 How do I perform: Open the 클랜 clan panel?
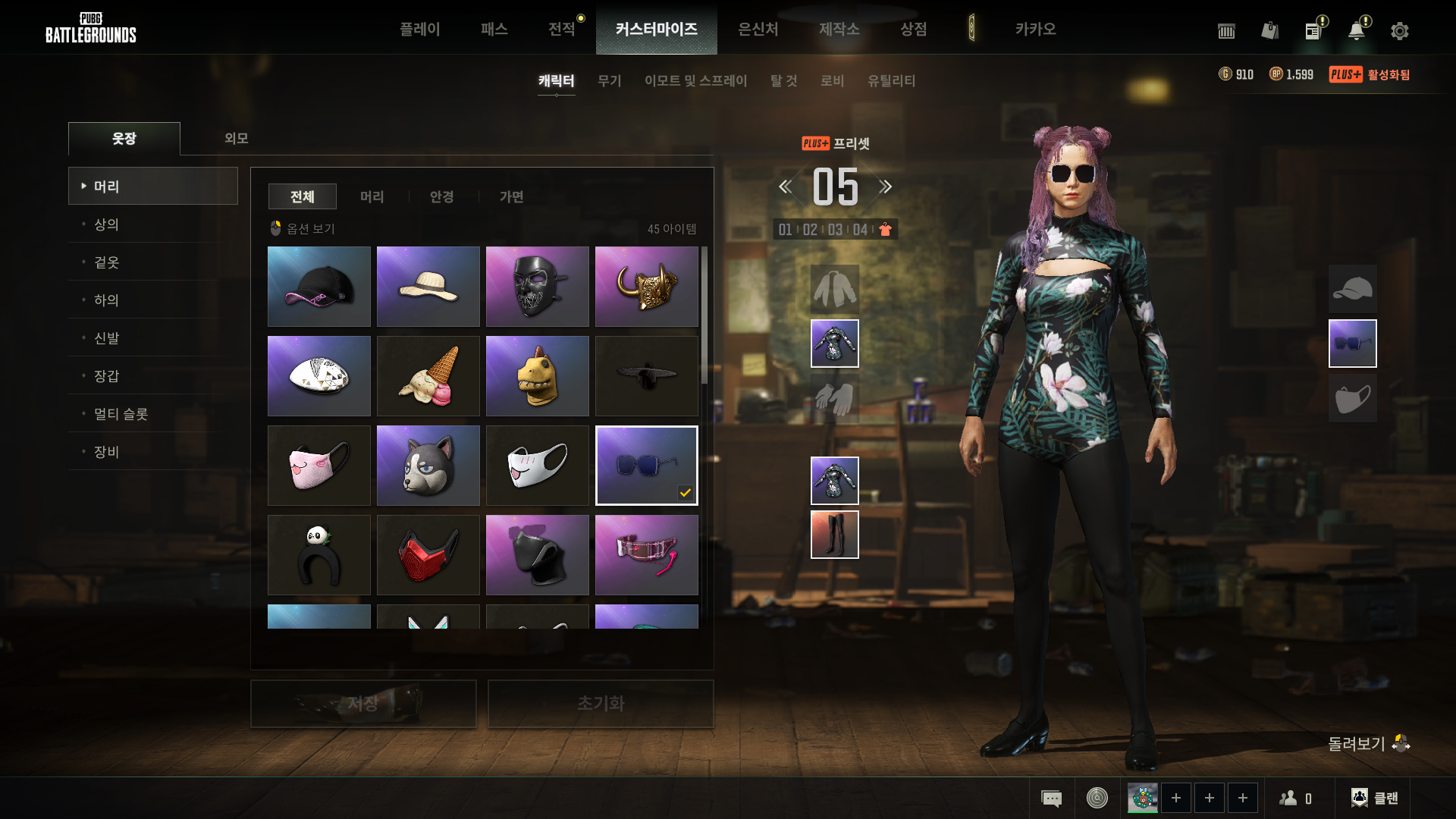pos(1375,798)
